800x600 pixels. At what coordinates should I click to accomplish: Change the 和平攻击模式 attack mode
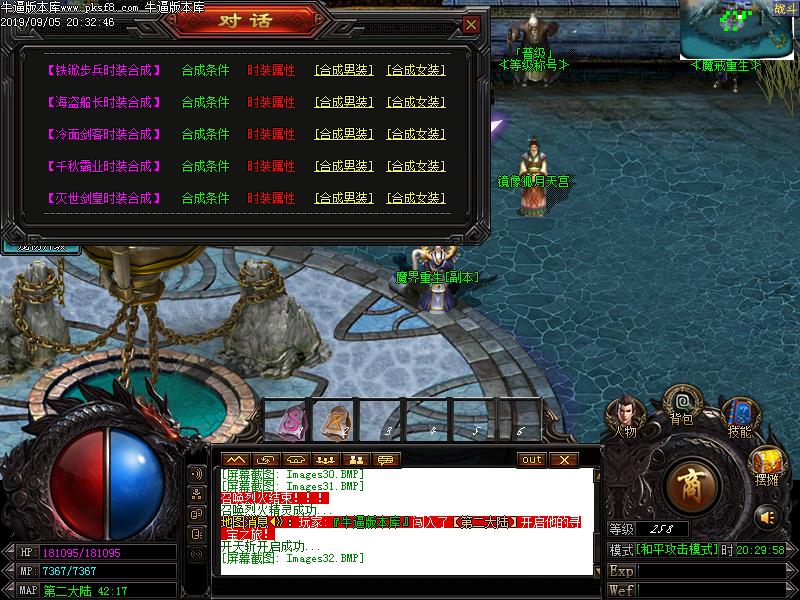click(x=676, y=550)
